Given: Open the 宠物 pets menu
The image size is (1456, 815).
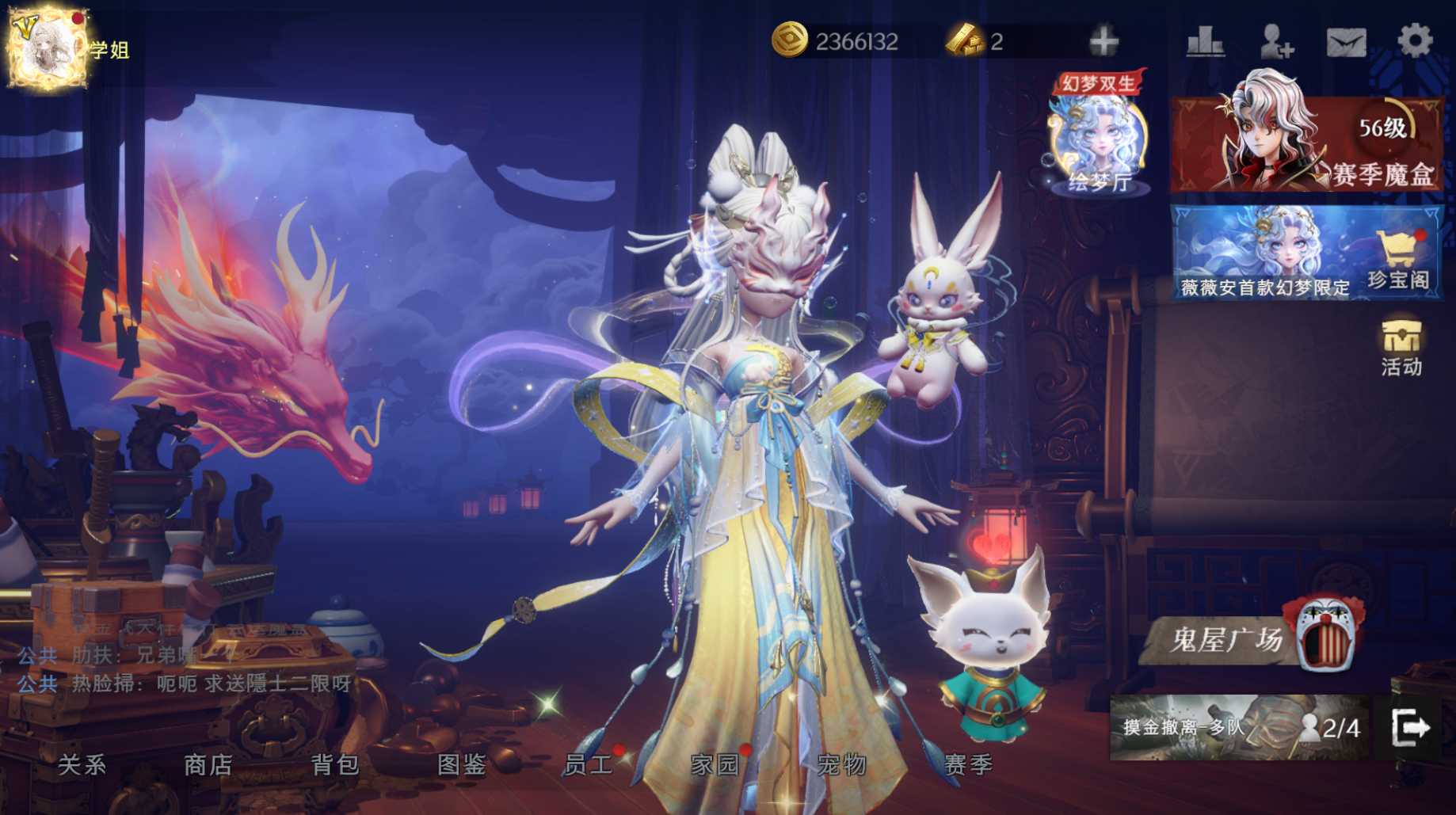Looking at the screenshot, I should click(x=841, y=764).
